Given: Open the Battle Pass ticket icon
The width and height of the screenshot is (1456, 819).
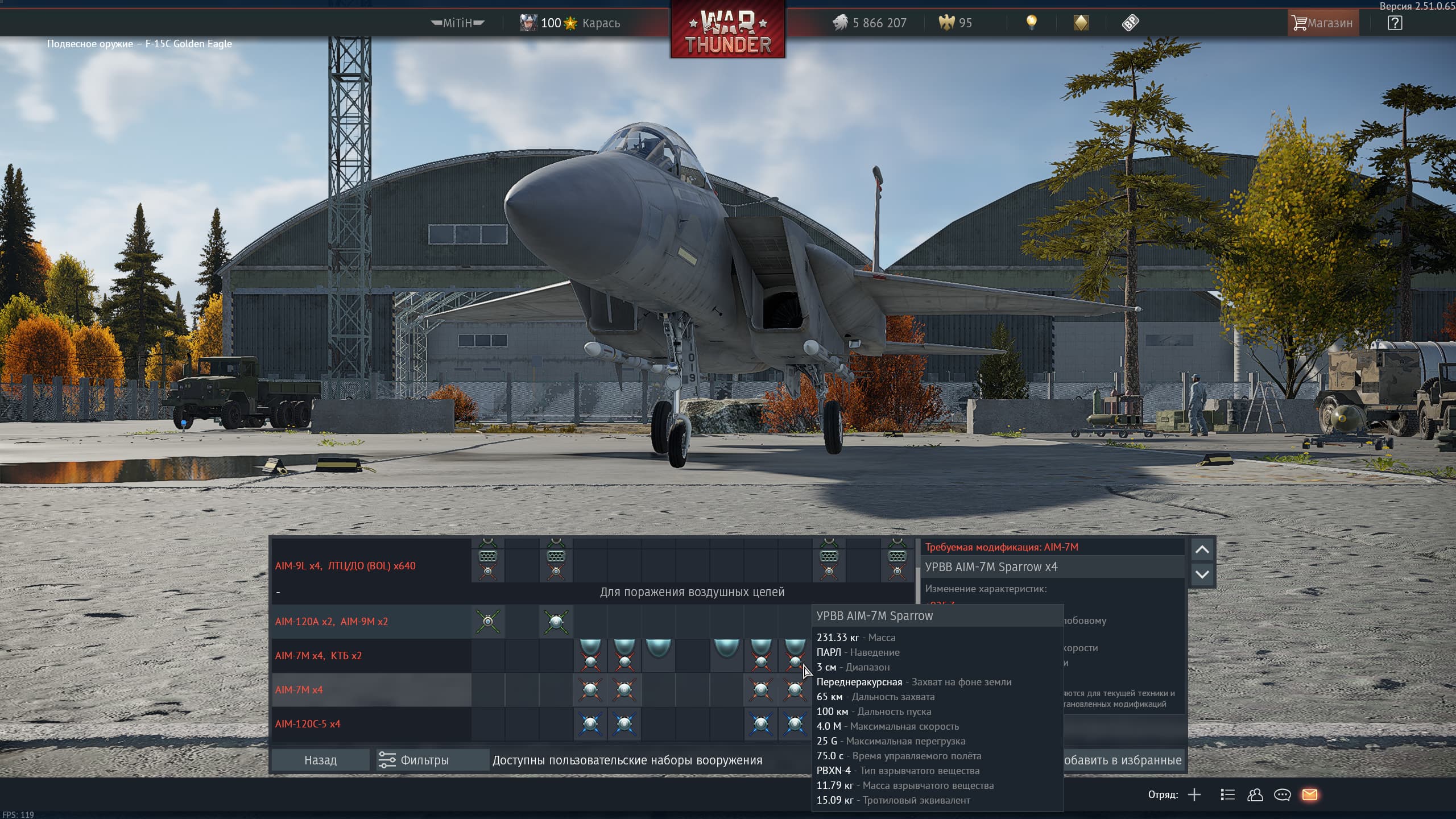Looking at the screenshot, I should [x=1130, y=23].
